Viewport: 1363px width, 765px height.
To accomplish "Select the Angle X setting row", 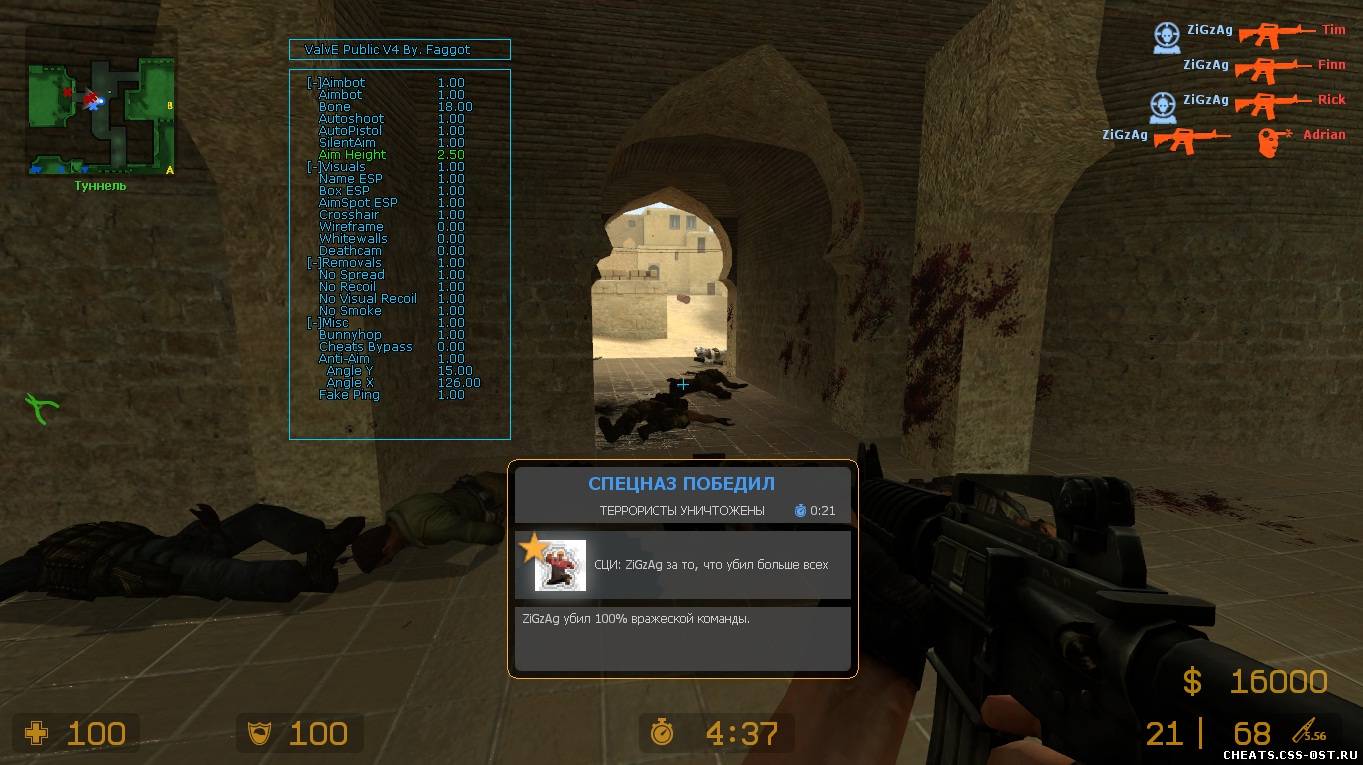I will [350, 383].
